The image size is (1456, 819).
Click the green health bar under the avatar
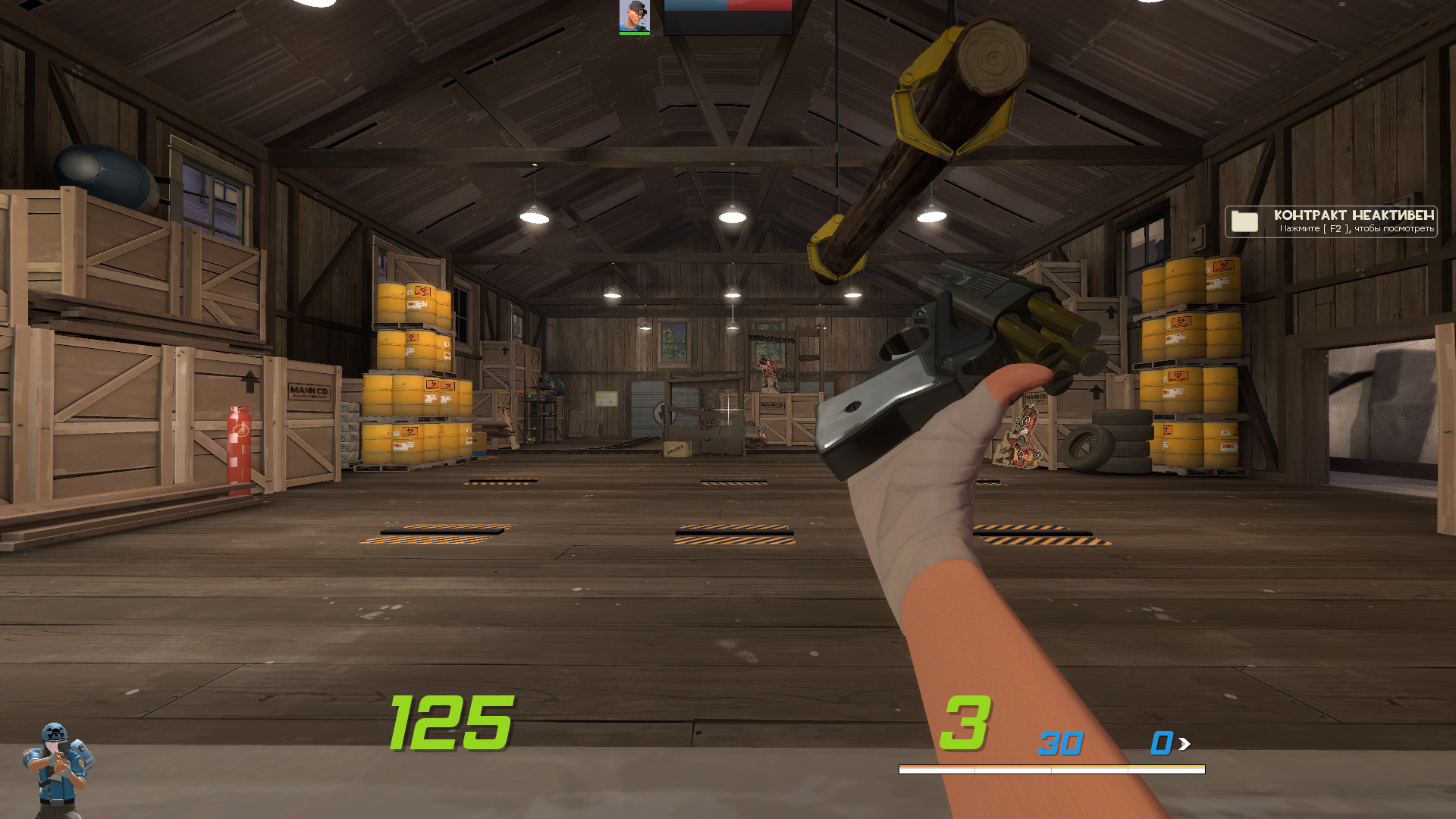(634, 32)
